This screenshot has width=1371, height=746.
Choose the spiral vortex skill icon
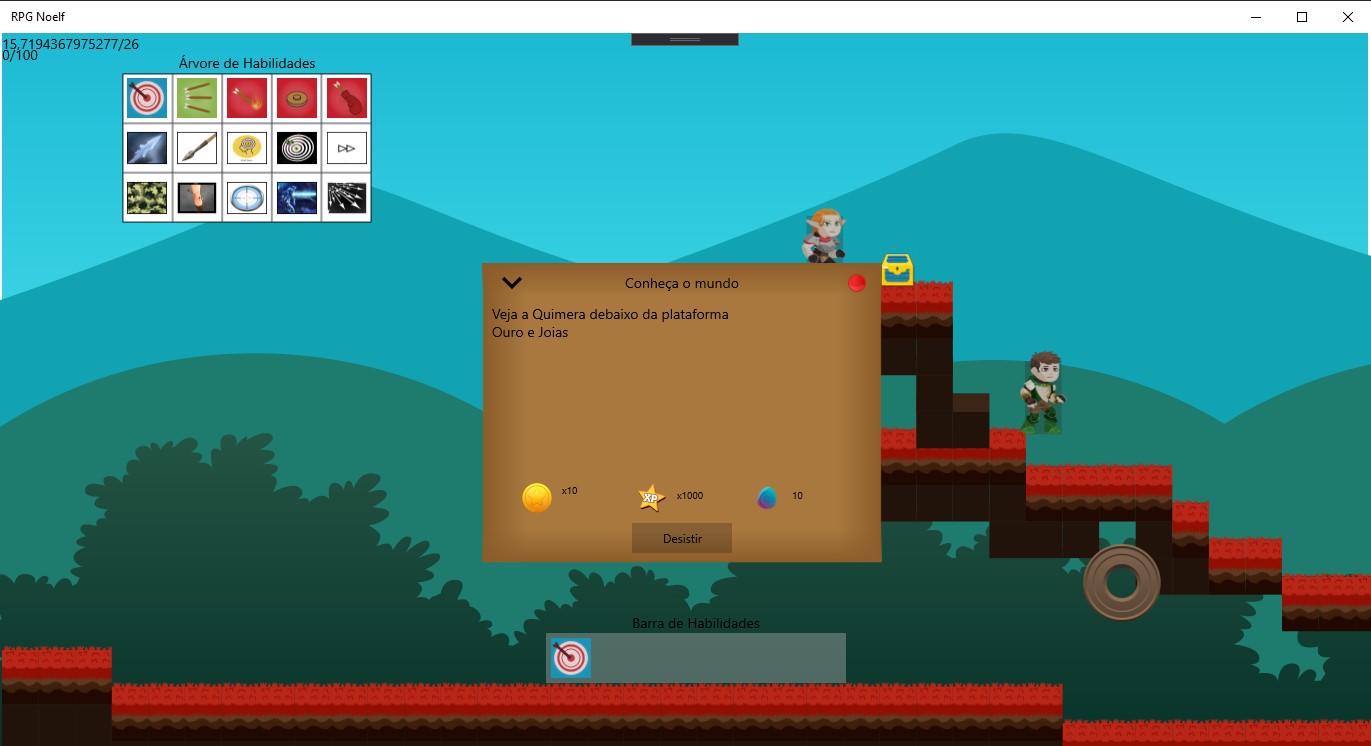297,147
